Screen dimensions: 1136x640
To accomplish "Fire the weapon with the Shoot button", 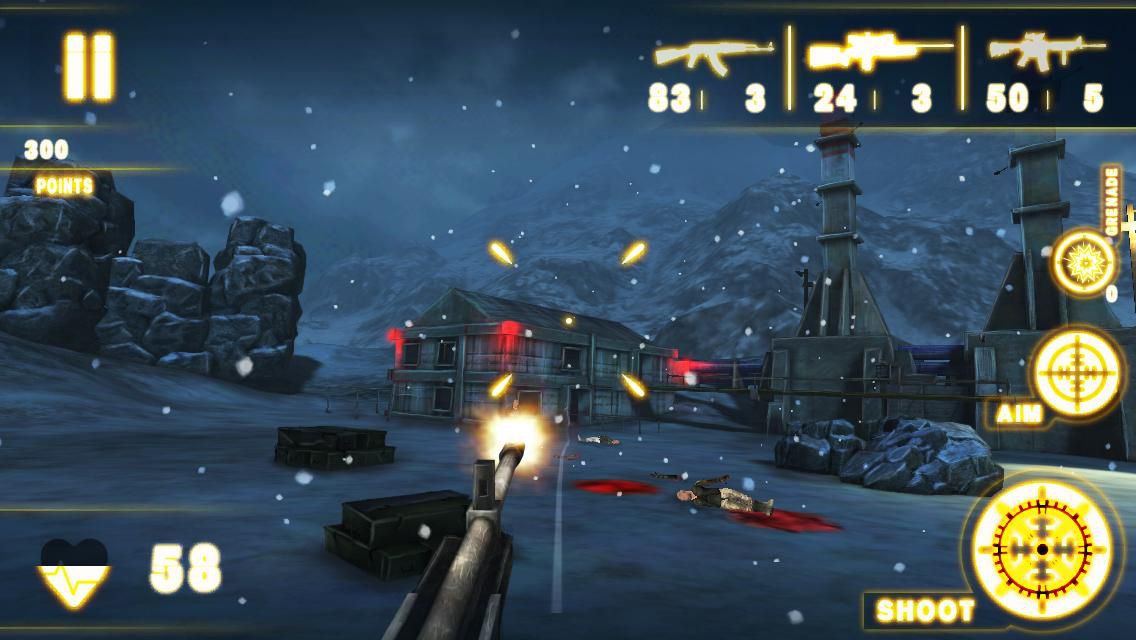I will pyautogui.click(x=1042, y=549).
